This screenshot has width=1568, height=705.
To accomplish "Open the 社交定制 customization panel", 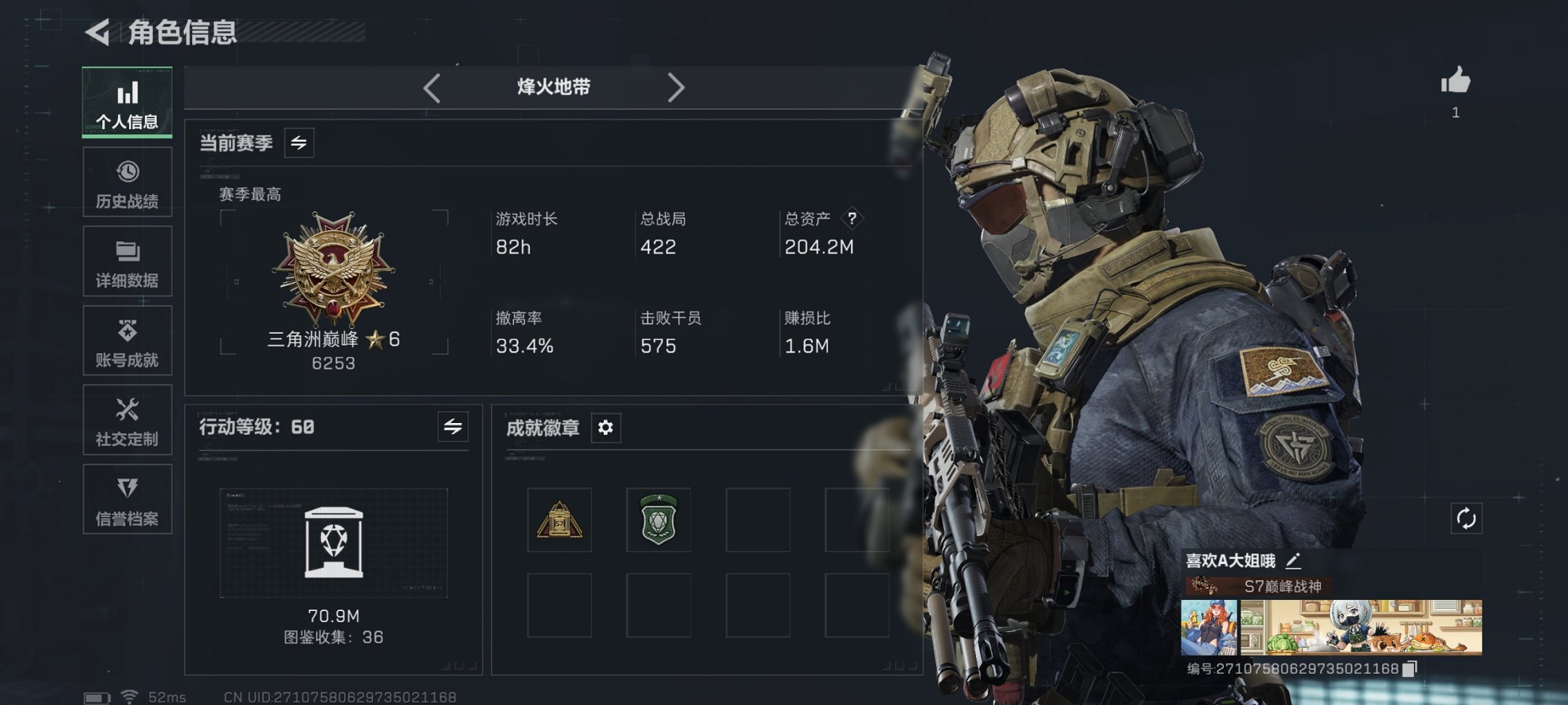I will click(127, 420).
